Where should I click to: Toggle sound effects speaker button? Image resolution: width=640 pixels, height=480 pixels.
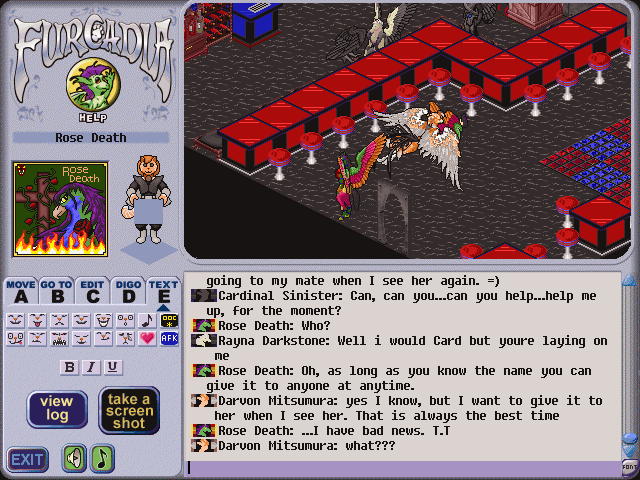pos(75,459)
